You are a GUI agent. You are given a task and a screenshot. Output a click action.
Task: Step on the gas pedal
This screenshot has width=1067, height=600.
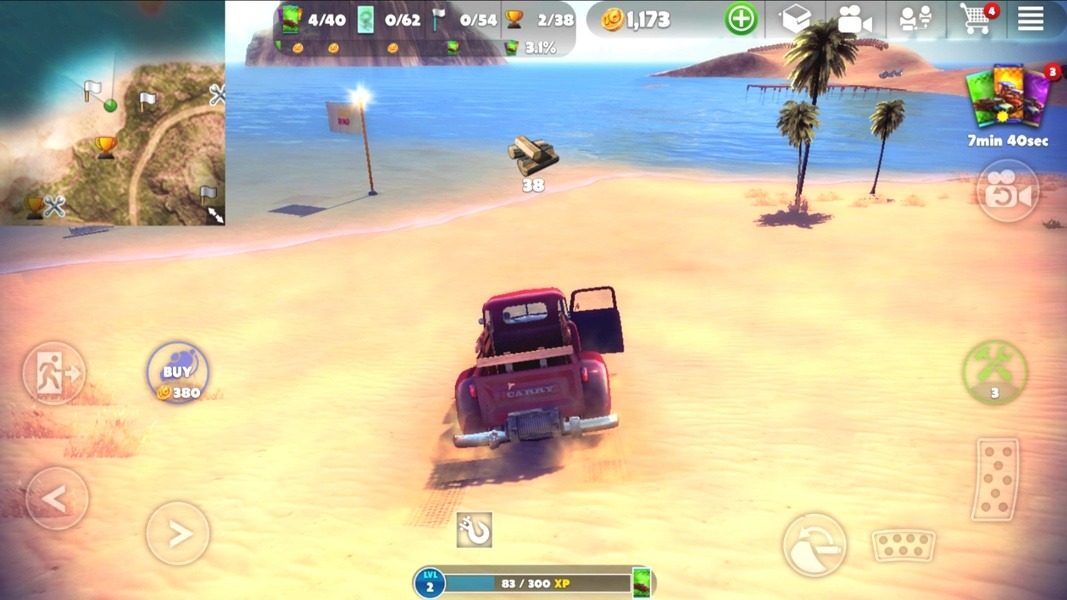click(996, 478)
